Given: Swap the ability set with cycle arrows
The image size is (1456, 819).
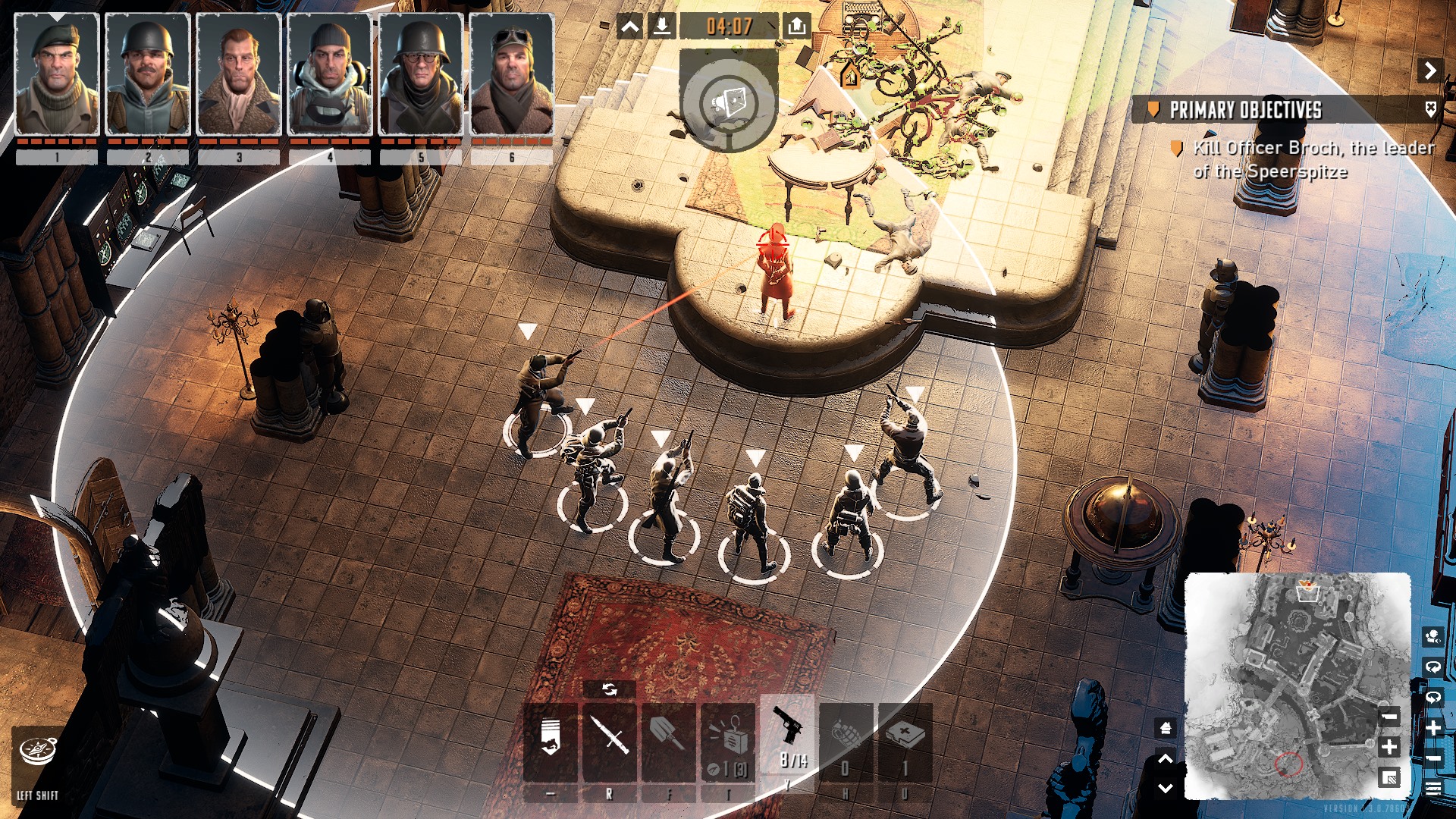Looking at the screenshot, I should pyautogui.click(x=610, y=689).
